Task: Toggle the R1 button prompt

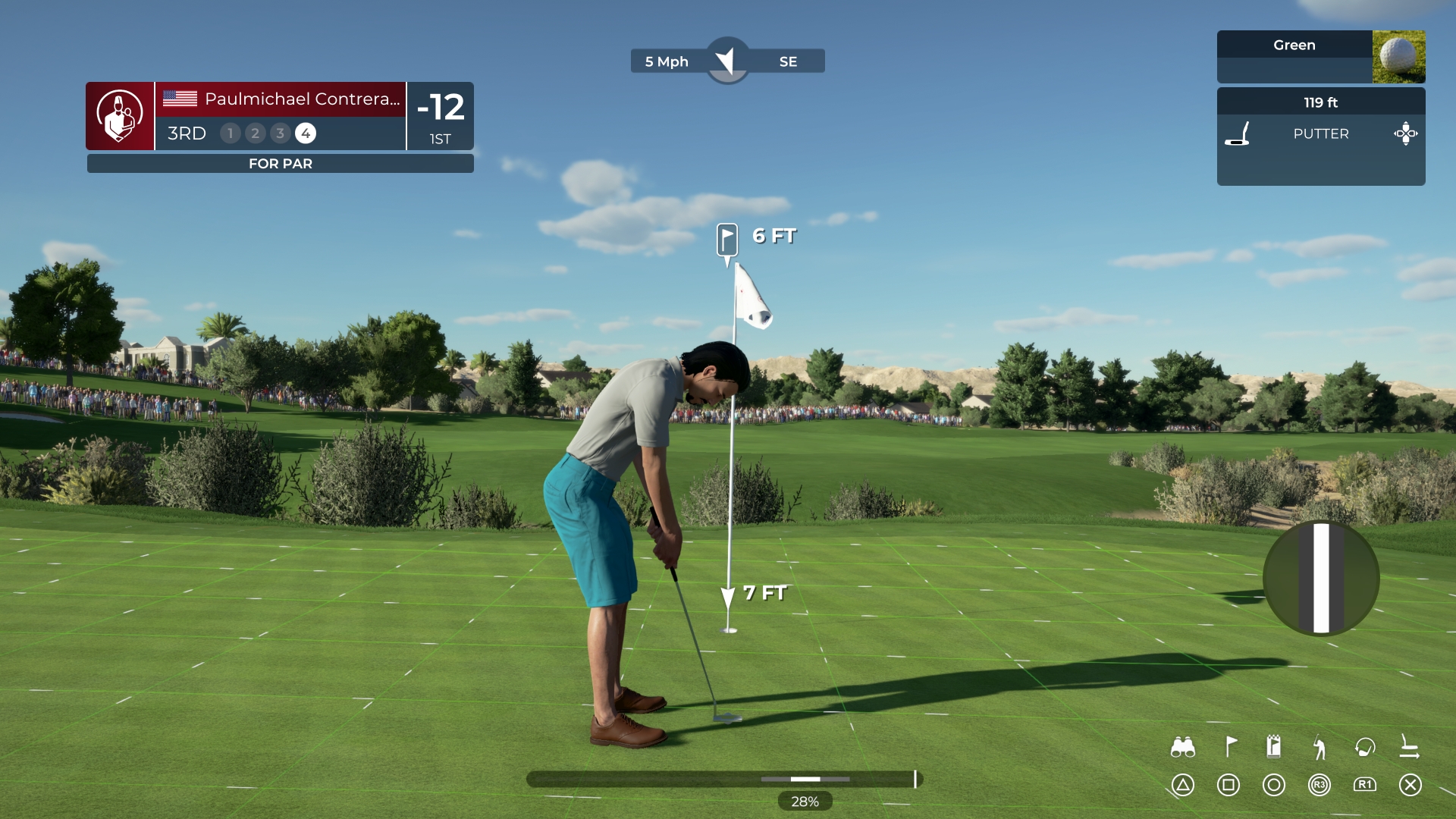Action: pos(1365,786)
